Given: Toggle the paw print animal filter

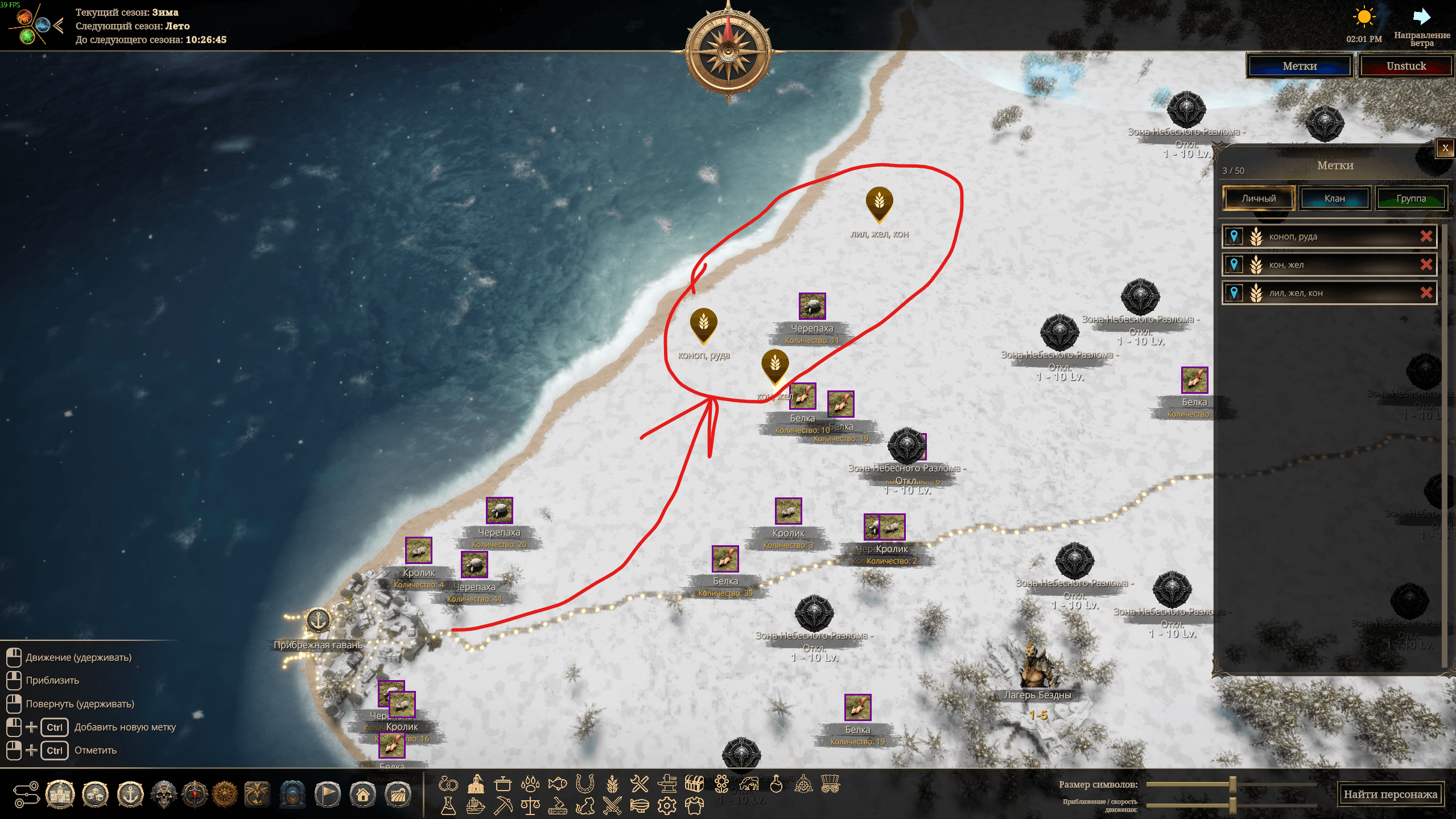Looking at the screenshot, I should (530, 784).
